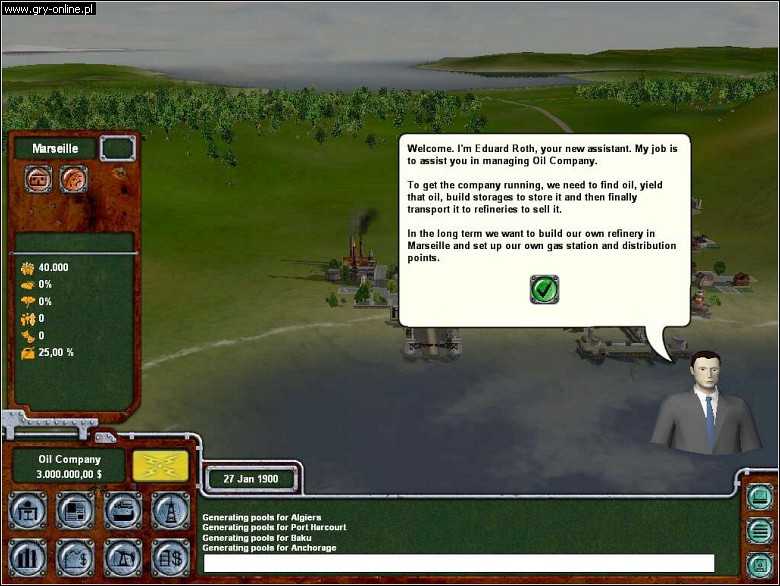
Task: Choose the oil derrick tower button
Action: pyautogui.click(x=170, y=511)
